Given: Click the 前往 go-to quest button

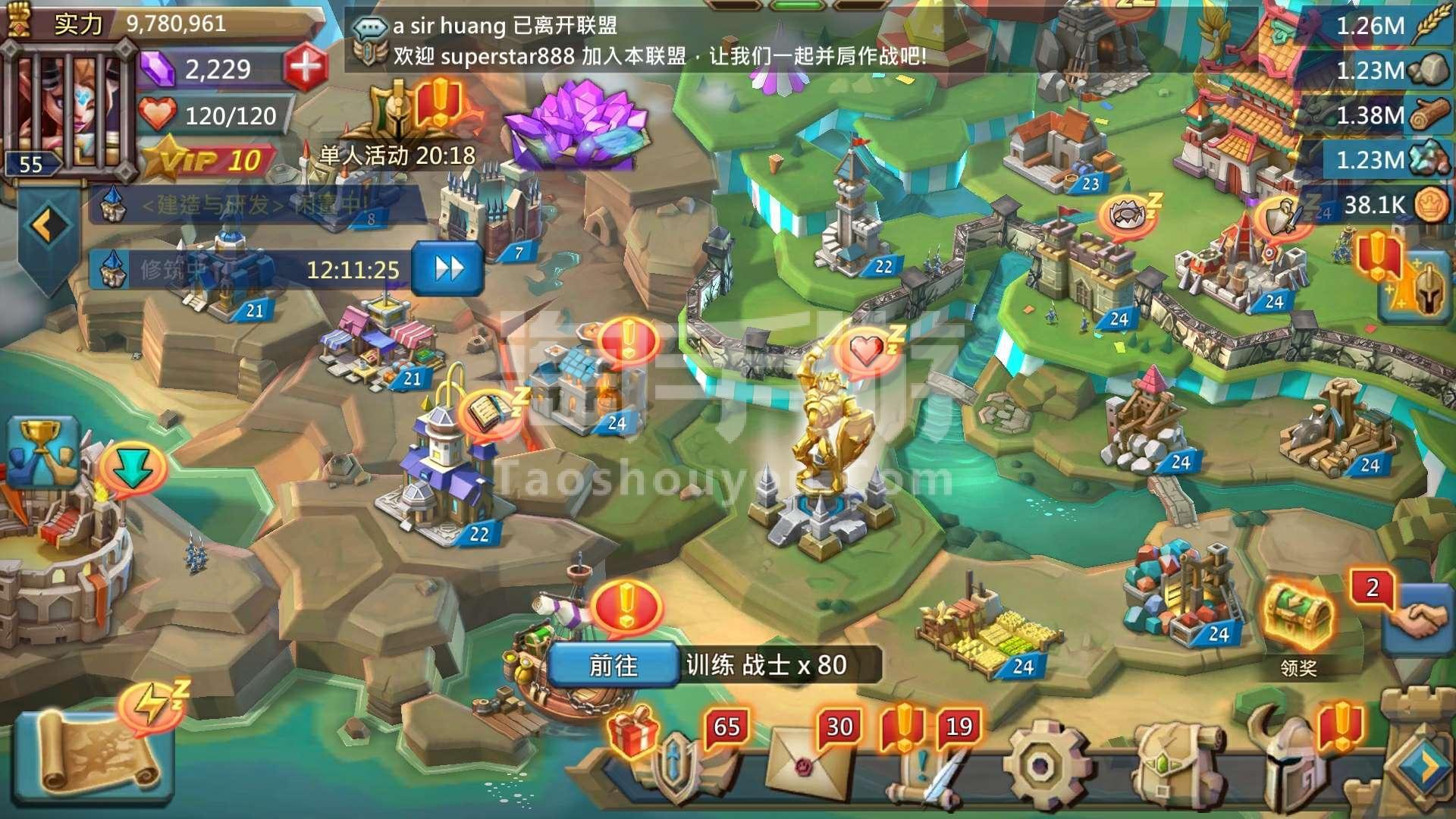Looking at the screenshot, I should [x=613, y=665].
